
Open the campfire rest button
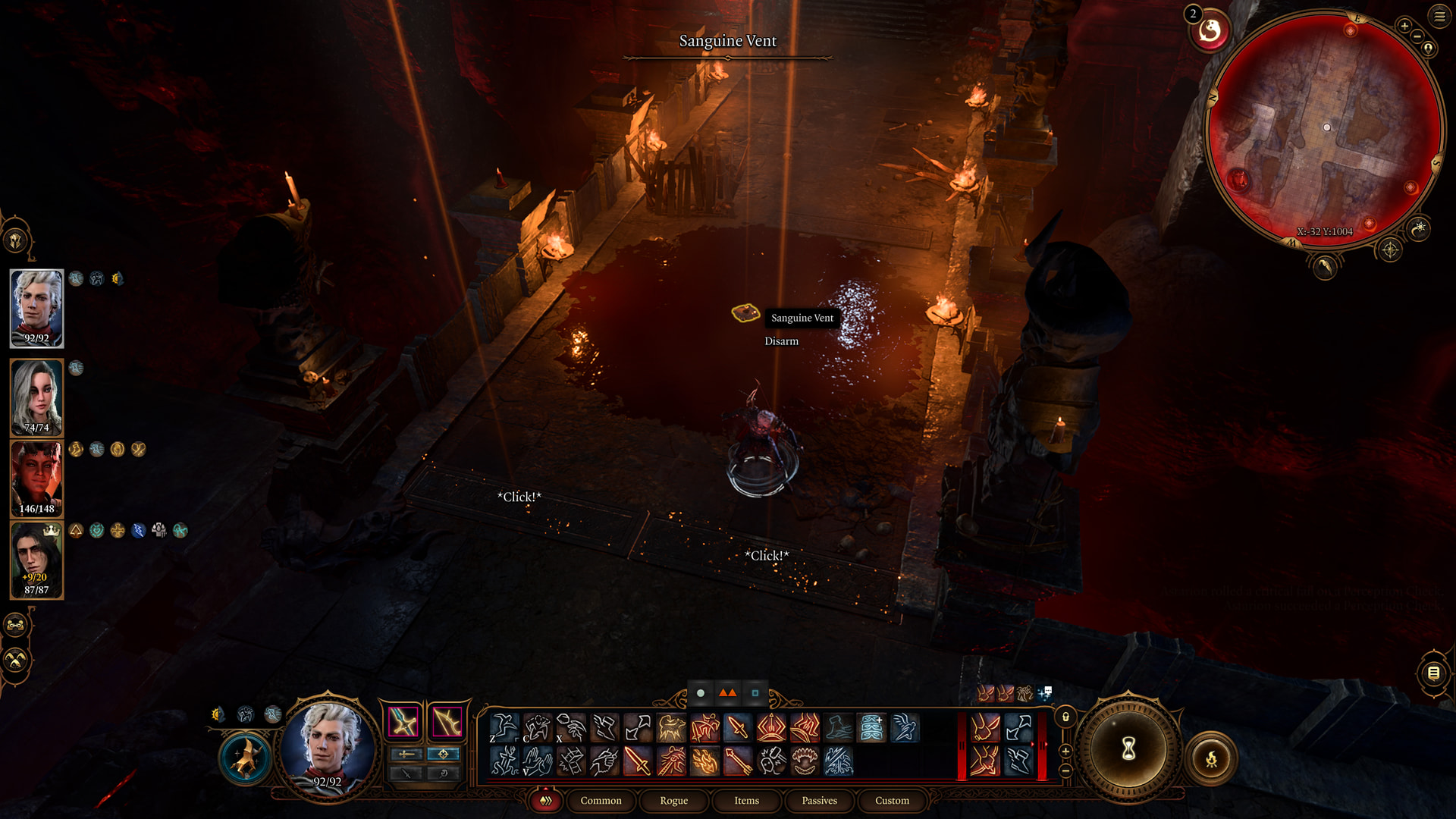coord(1211,758)
